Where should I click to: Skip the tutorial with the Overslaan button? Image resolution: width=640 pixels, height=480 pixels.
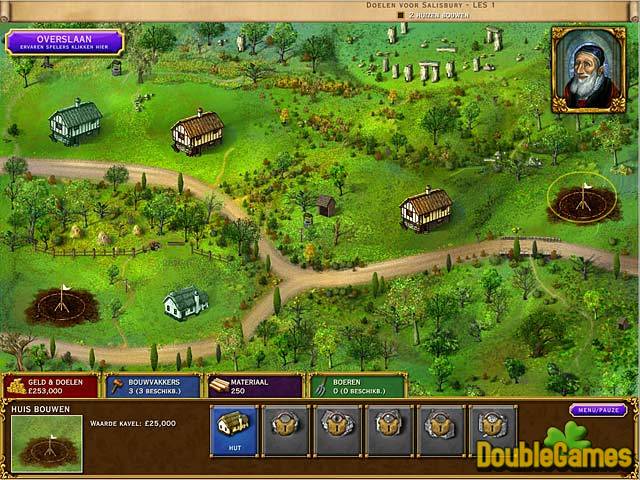click(64, 42)
